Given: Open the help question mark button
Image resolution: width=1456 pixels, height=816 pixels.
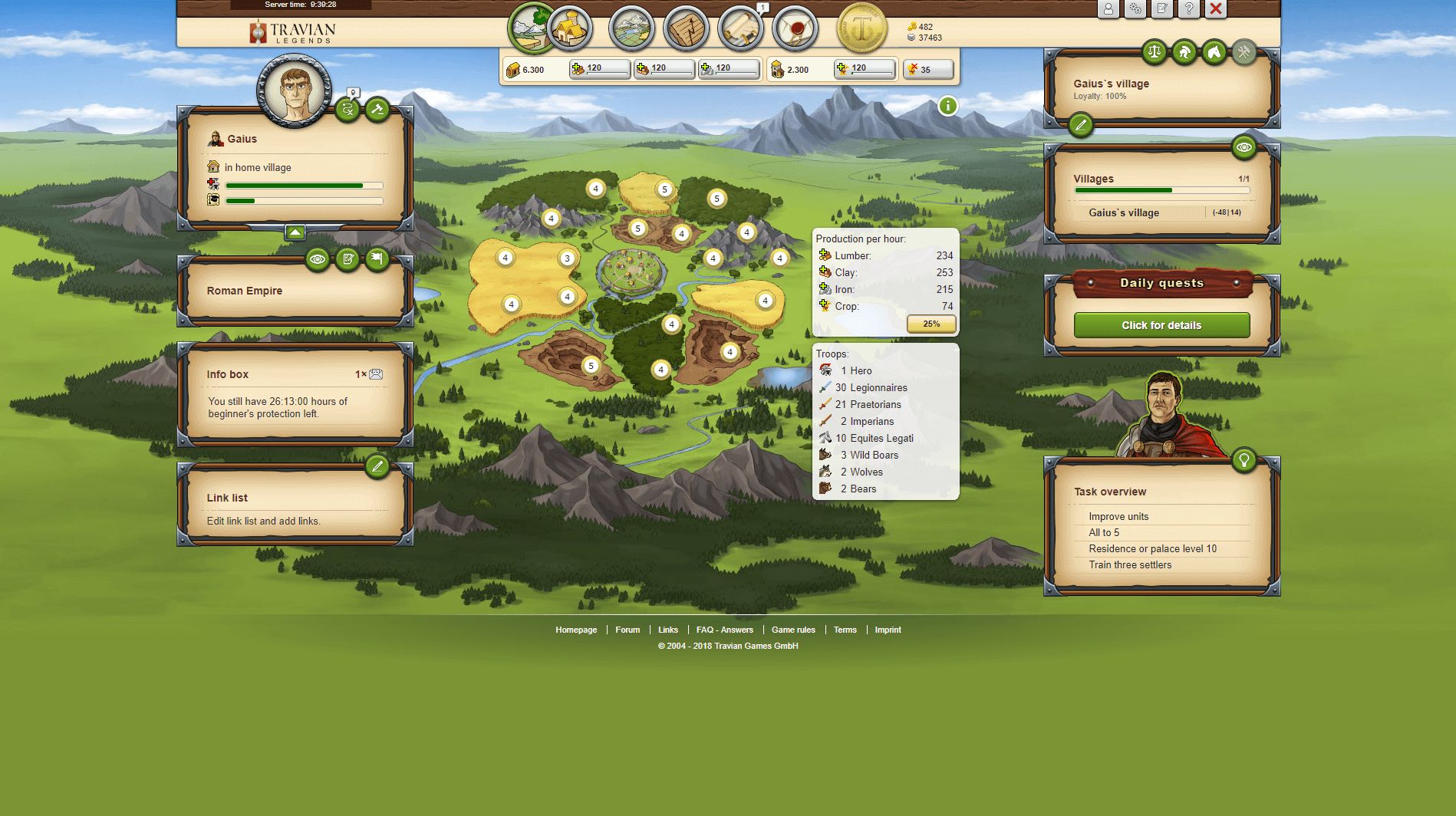Looking at the screenshot, I should click(x=1188, y=9).
